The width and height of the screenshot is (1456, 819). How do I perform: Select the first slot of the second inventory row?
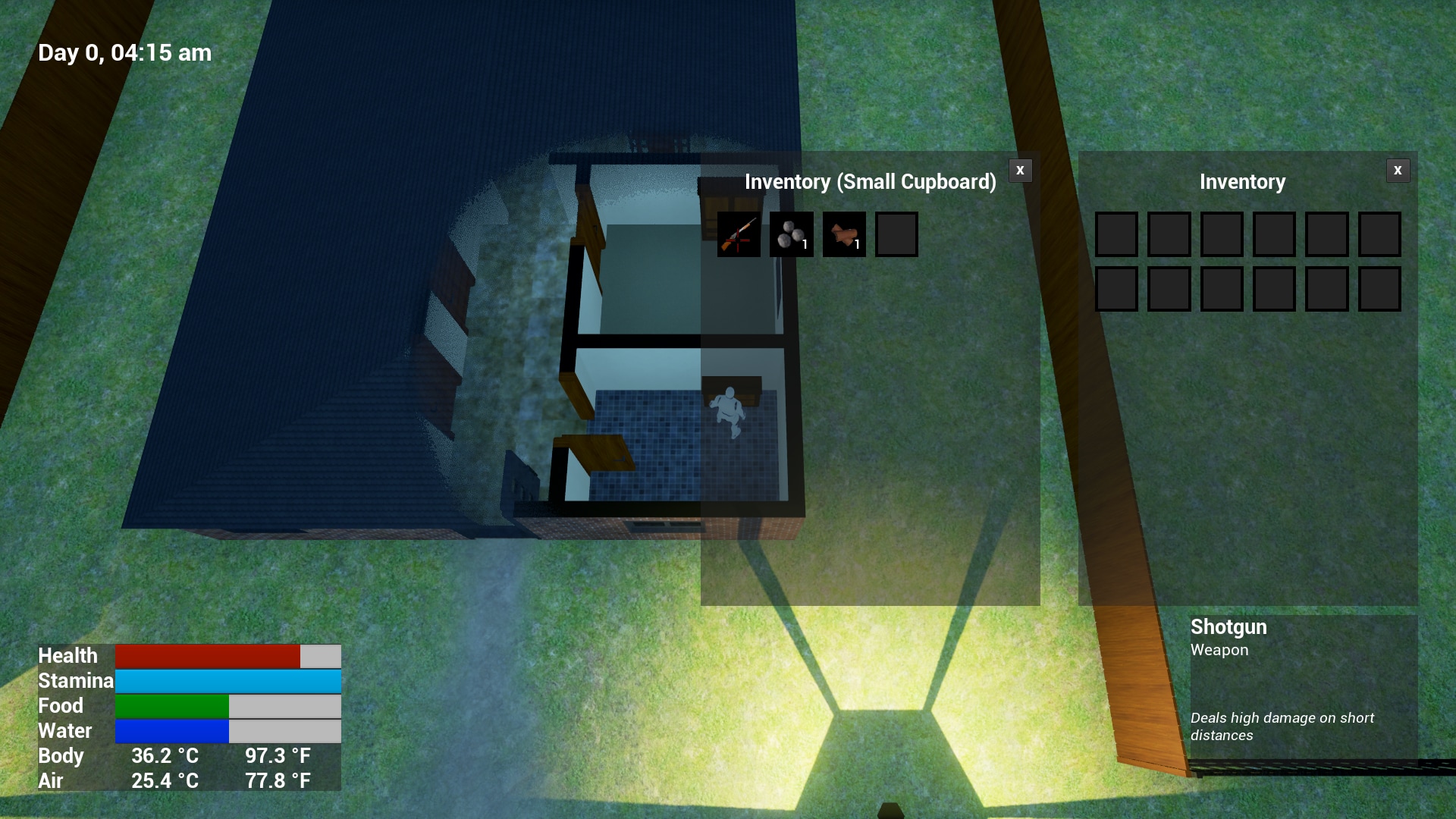[x=1116, y=289]
